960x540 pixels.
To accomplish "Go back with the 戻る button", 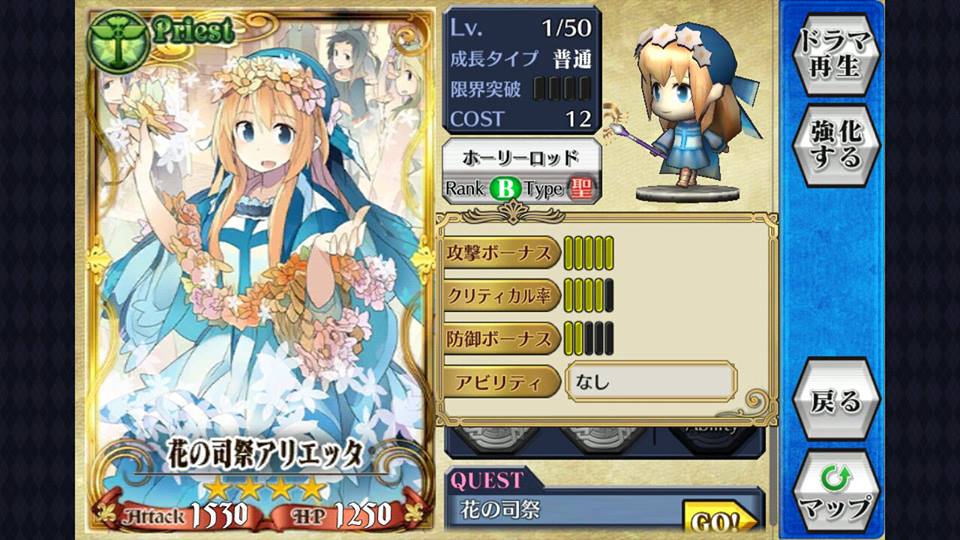I will pyautogui.click(x=836, y=401).
